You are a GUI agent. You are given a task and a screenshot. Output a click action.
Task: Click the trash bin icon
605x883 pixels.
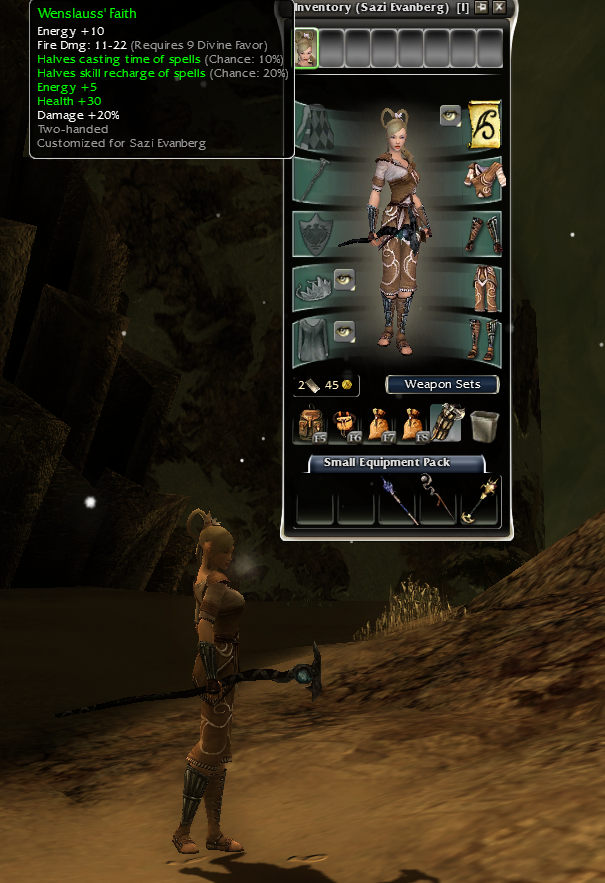[484, 425]
